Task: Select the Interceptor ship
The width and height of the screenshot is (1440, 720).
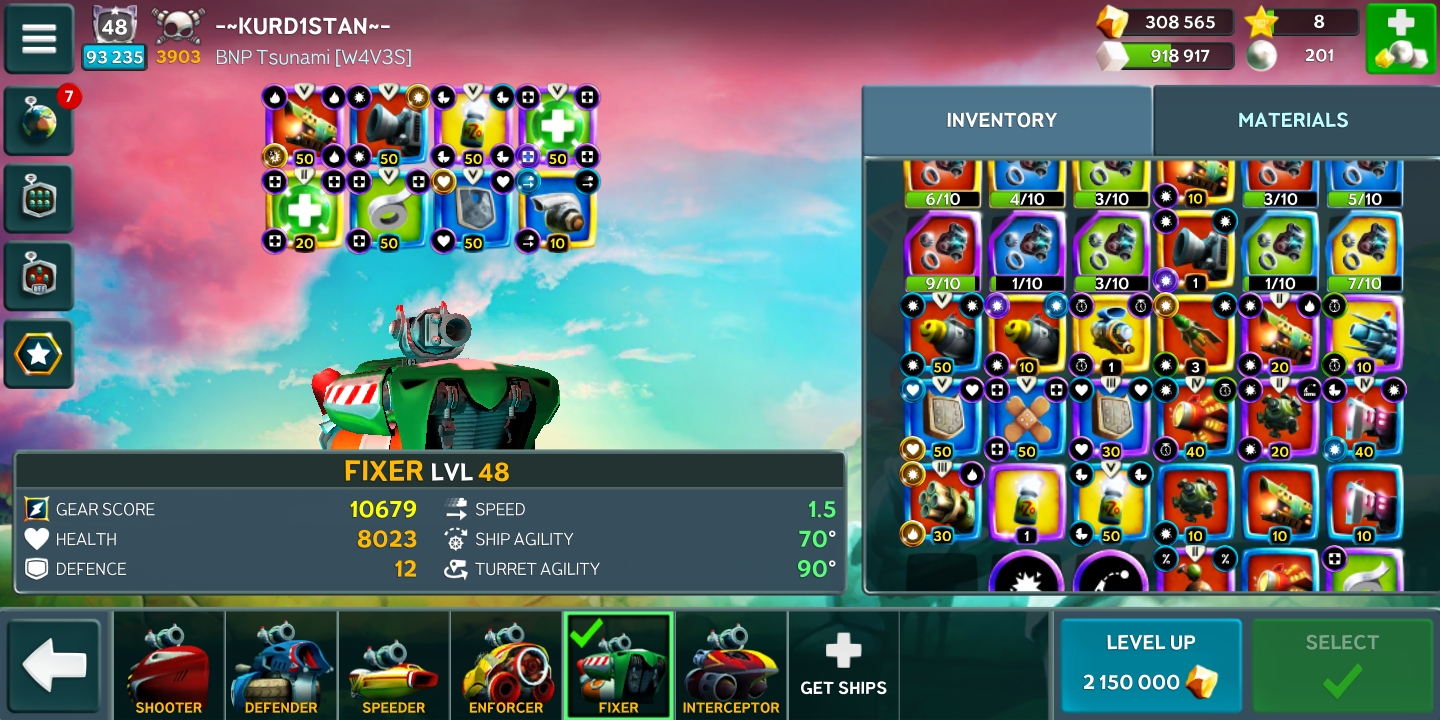Action: click(x=731, y=666)
